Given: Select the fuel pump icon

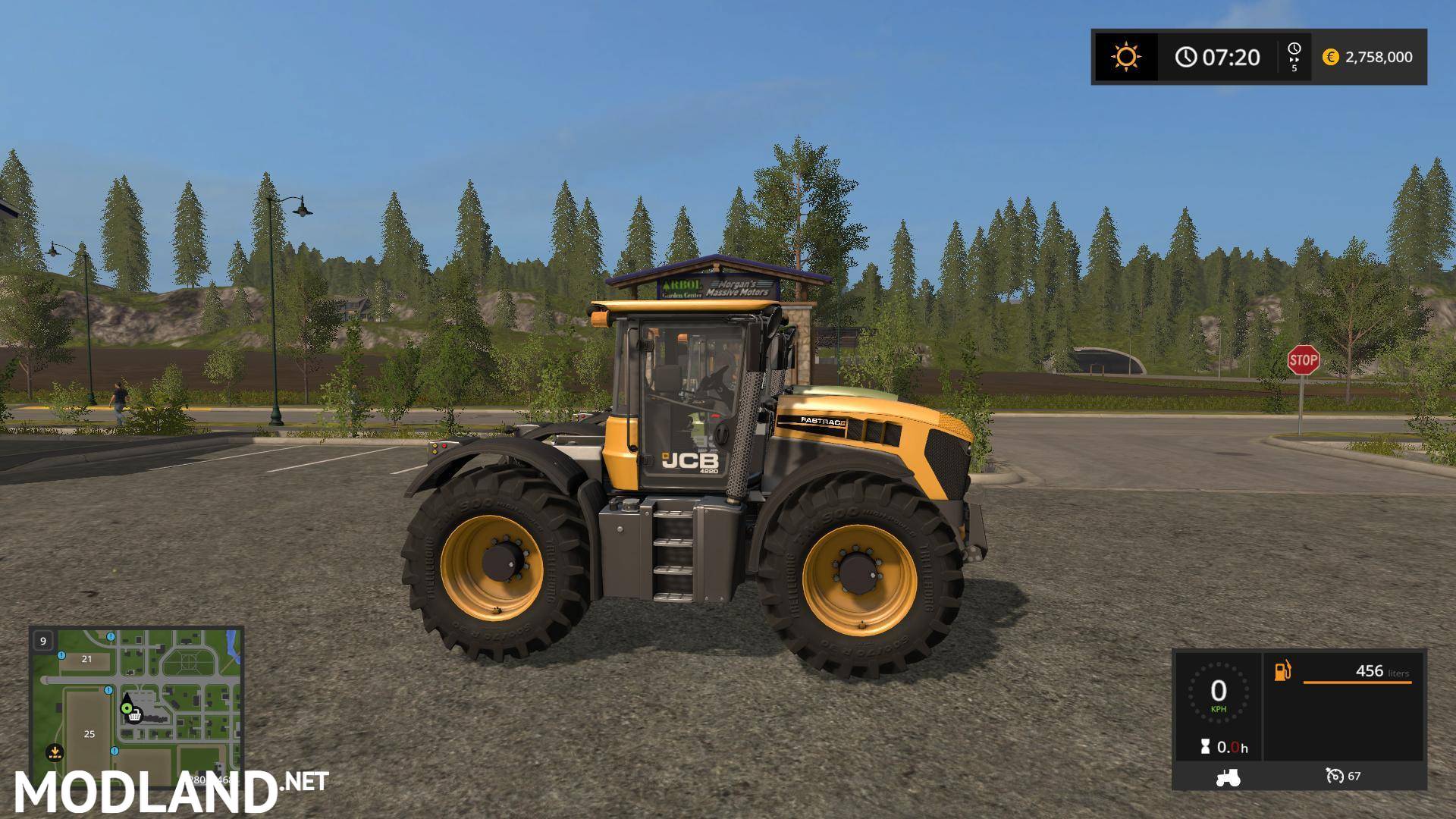Looking at the screenshot, I should [1282, 671].
